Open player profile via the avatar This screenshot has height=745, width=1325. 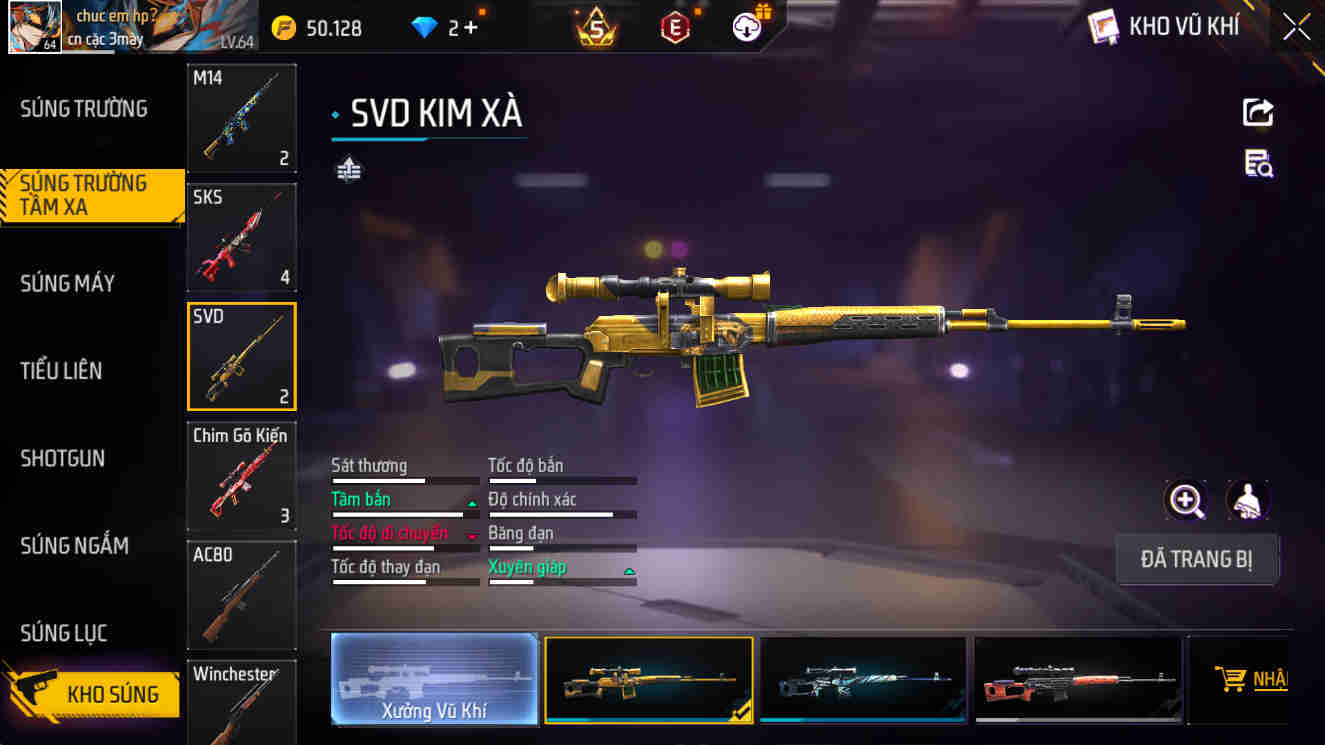click(35, 25)
